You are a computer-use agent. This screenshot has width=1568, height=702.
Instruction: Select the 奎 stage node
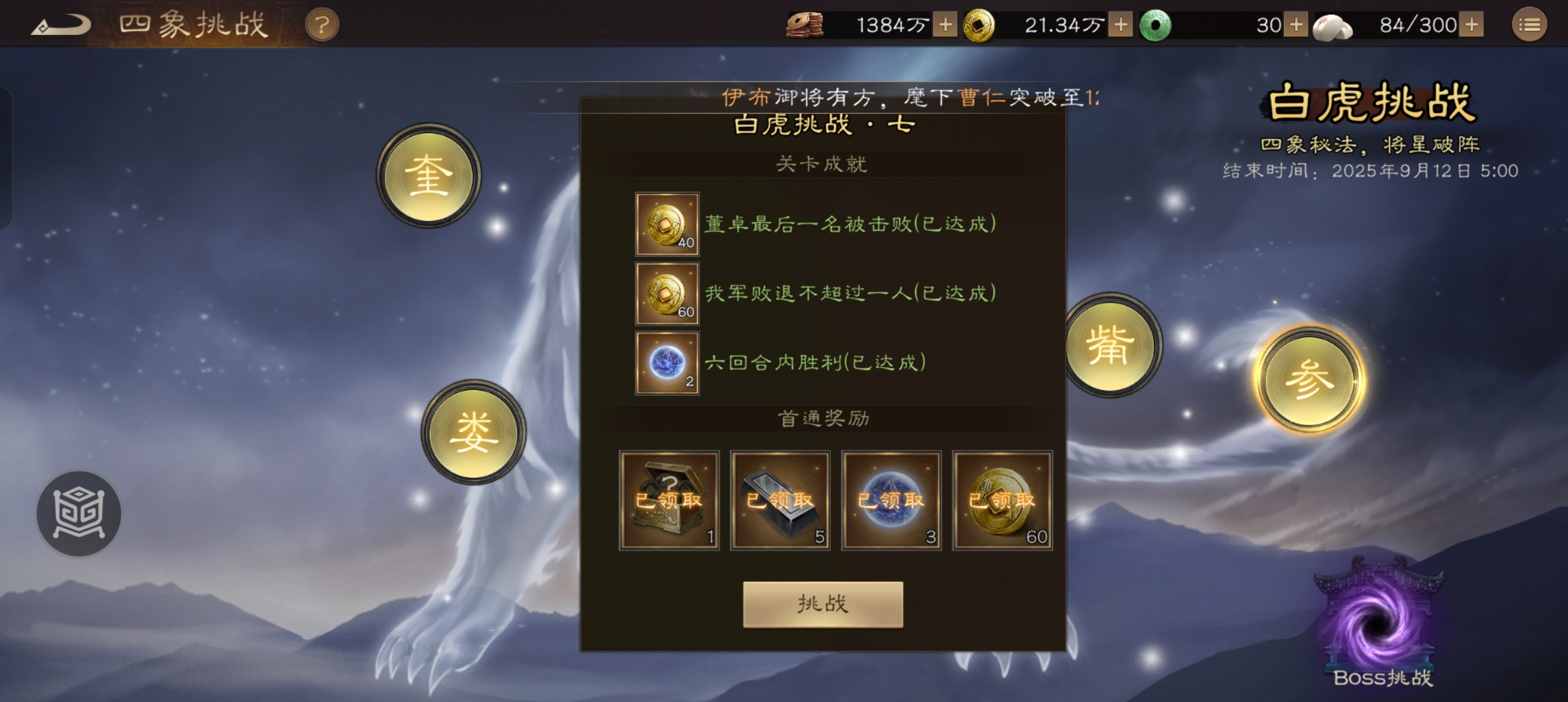coord(428,176)
